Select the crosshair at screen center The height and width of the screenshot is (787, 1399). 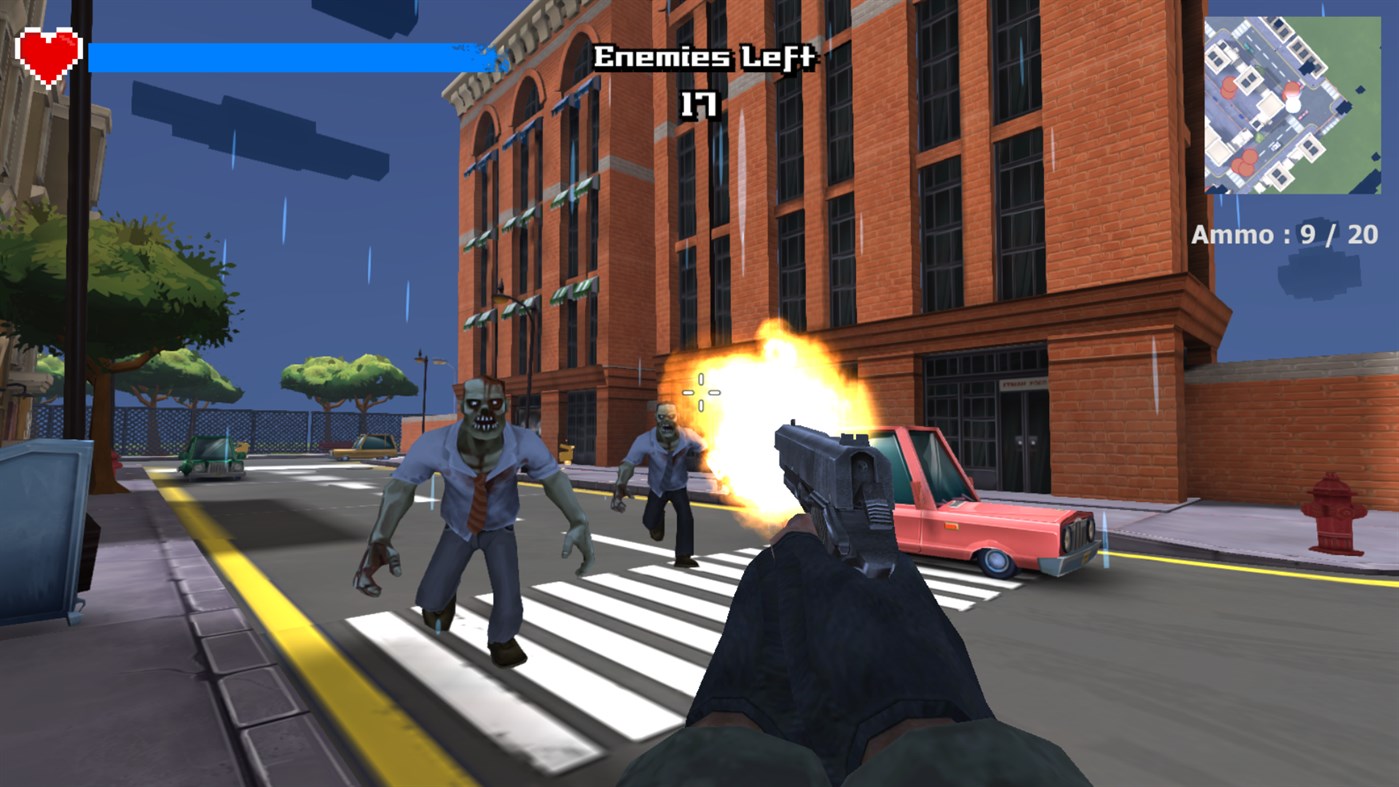700,392
